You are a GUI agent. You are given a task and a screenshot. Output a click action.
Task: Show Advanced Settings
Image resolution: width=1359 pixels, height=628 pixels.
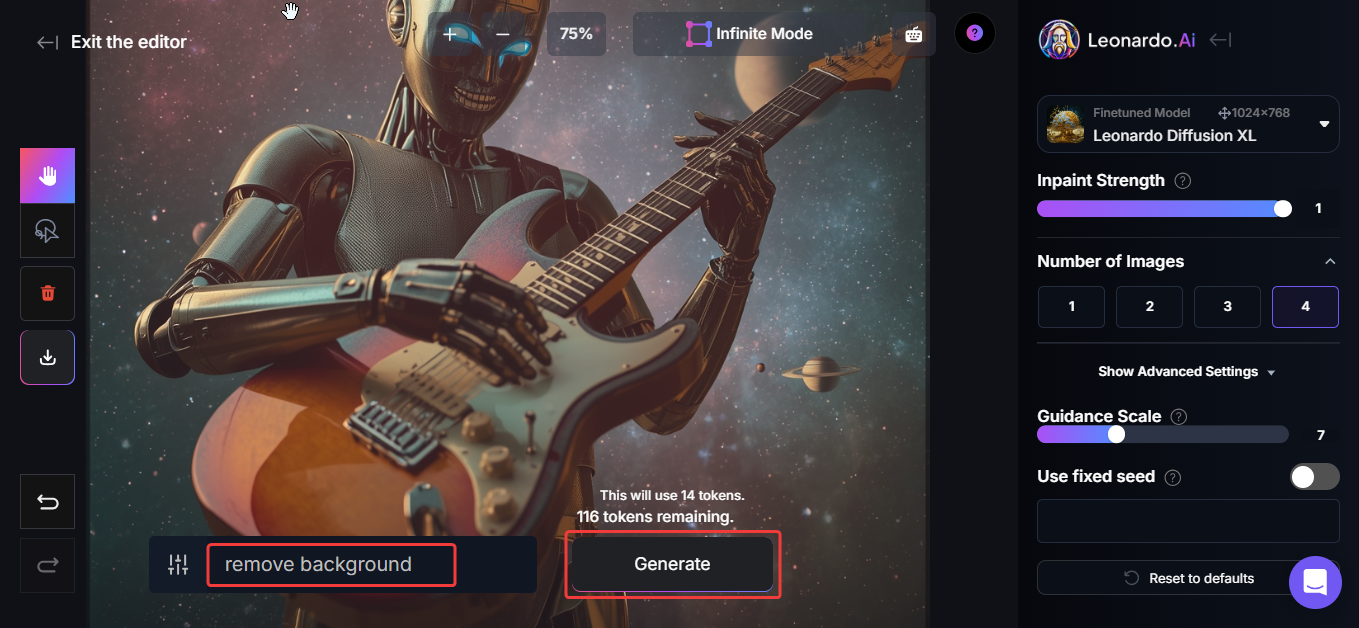[1187, 371]
